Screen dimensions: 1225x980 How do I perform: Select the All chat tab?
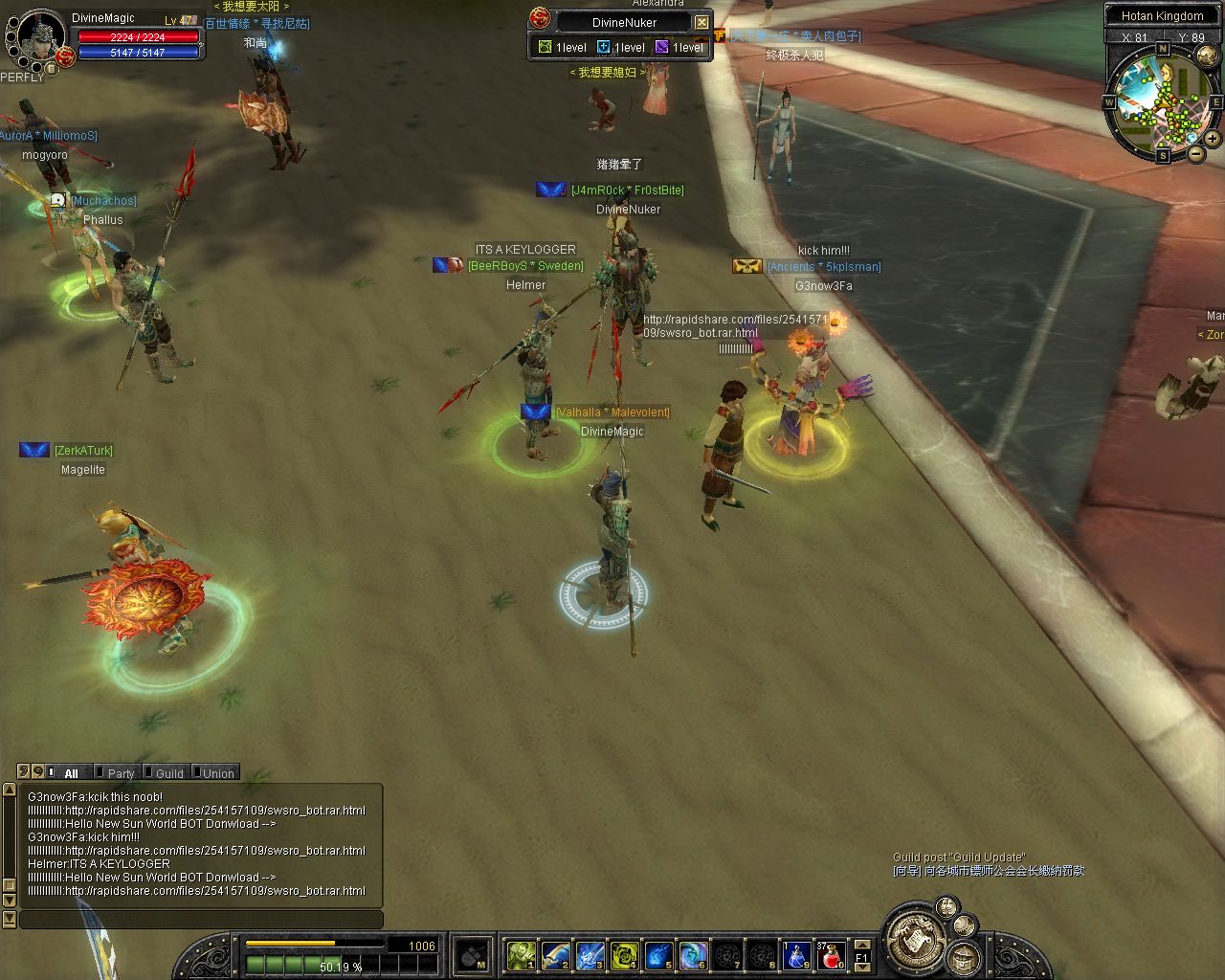pyautogui.click(x=71, y=773)
